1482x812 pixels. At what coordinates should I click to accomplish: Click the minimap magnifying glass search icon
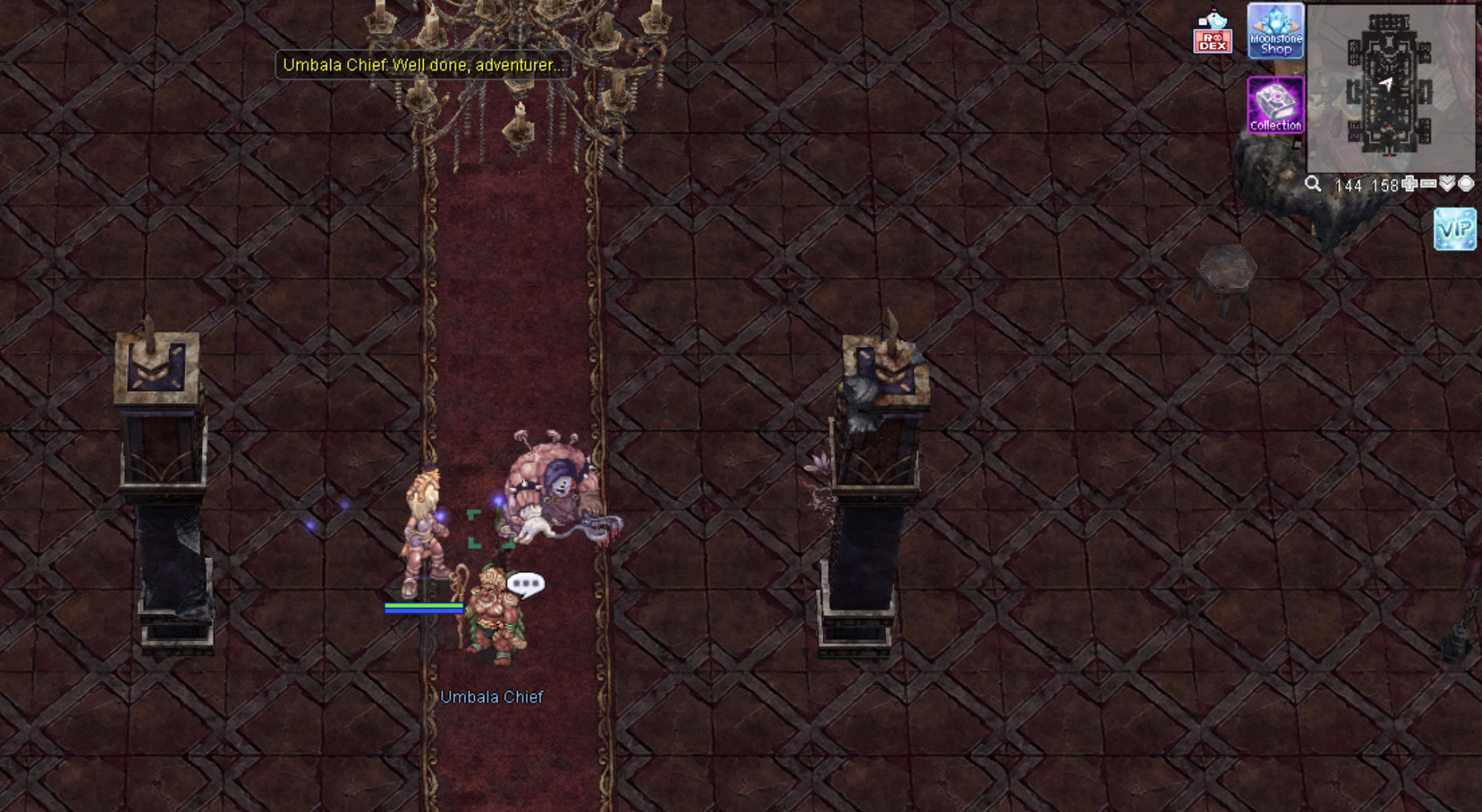(1313, 184)
